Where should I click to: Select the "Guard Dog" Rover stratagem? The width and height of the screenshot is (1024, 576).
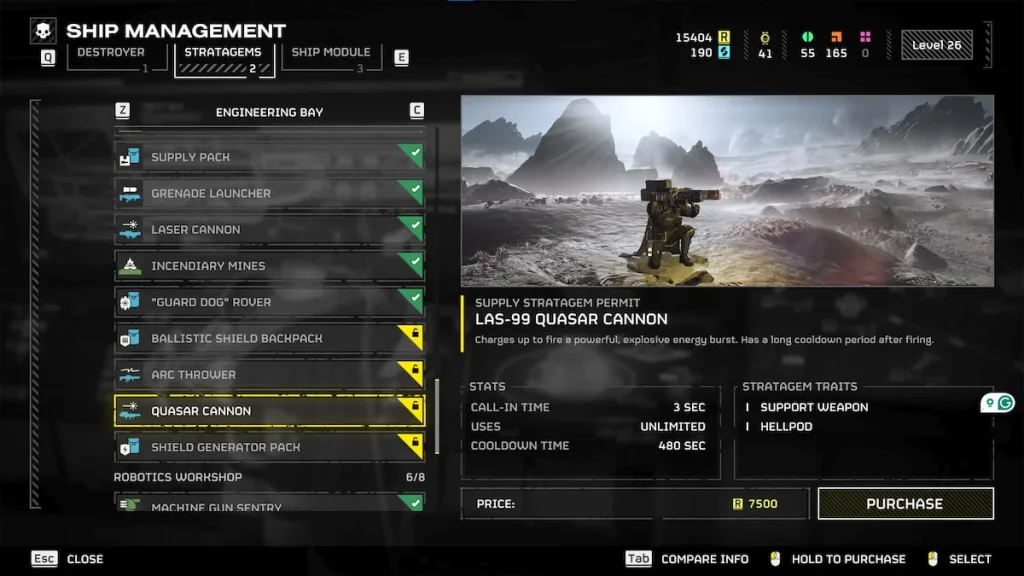tap(269, 302)
